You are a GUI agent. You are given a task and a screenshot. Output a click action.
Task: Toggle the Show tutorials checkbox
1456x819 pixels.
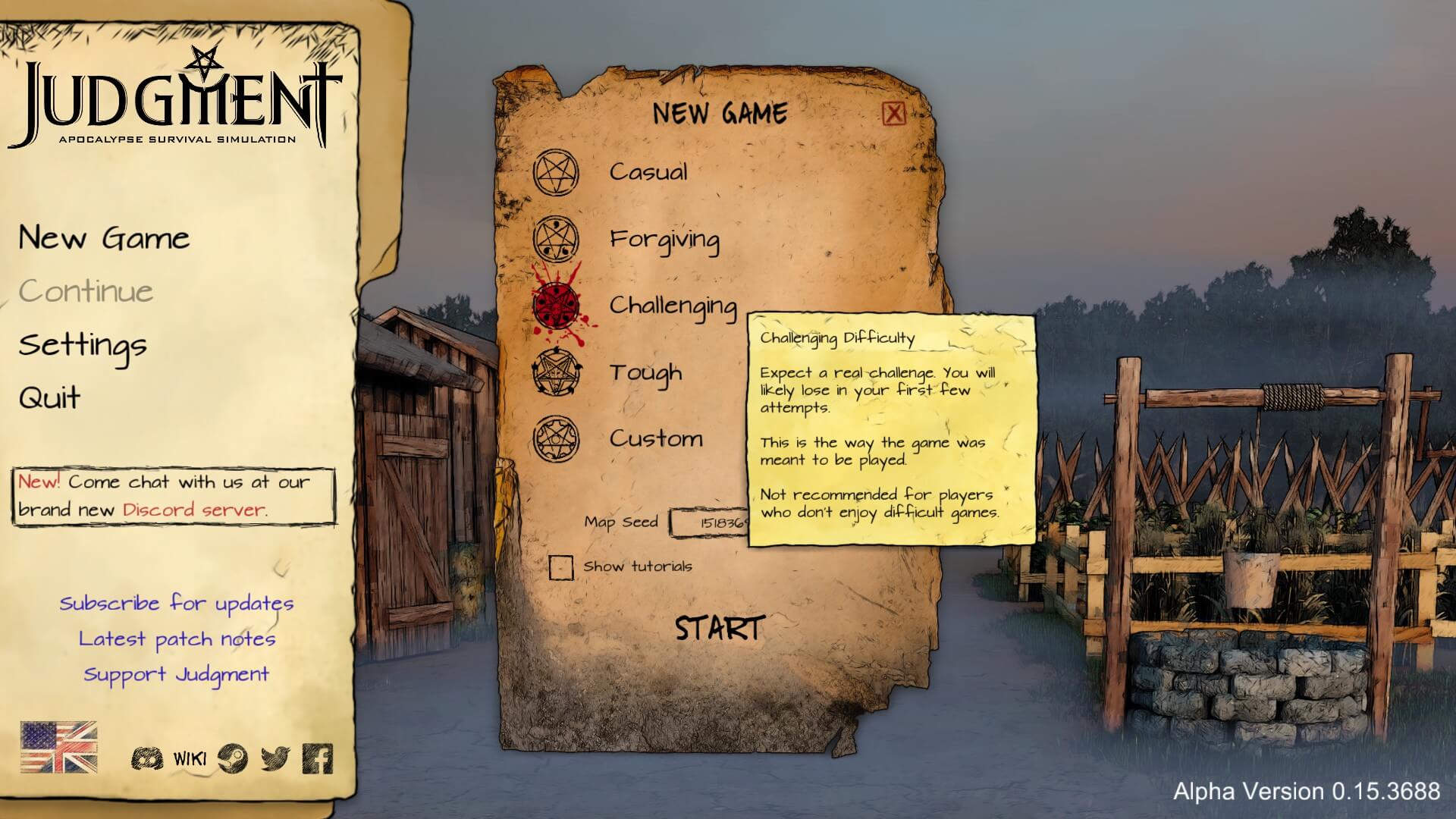(x=561, y=566)
